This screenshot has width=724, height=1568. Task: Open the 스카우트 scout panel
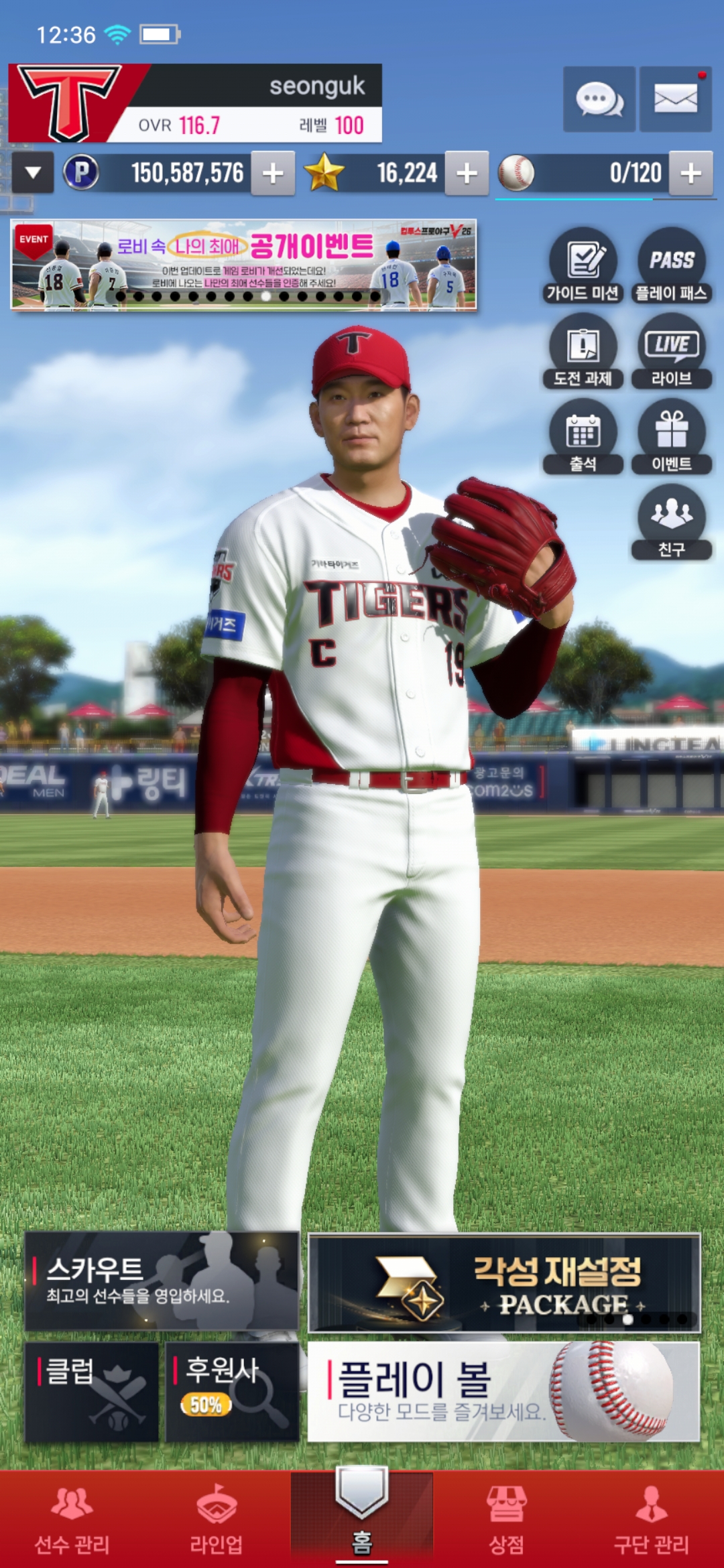(x=162, y=1281)
